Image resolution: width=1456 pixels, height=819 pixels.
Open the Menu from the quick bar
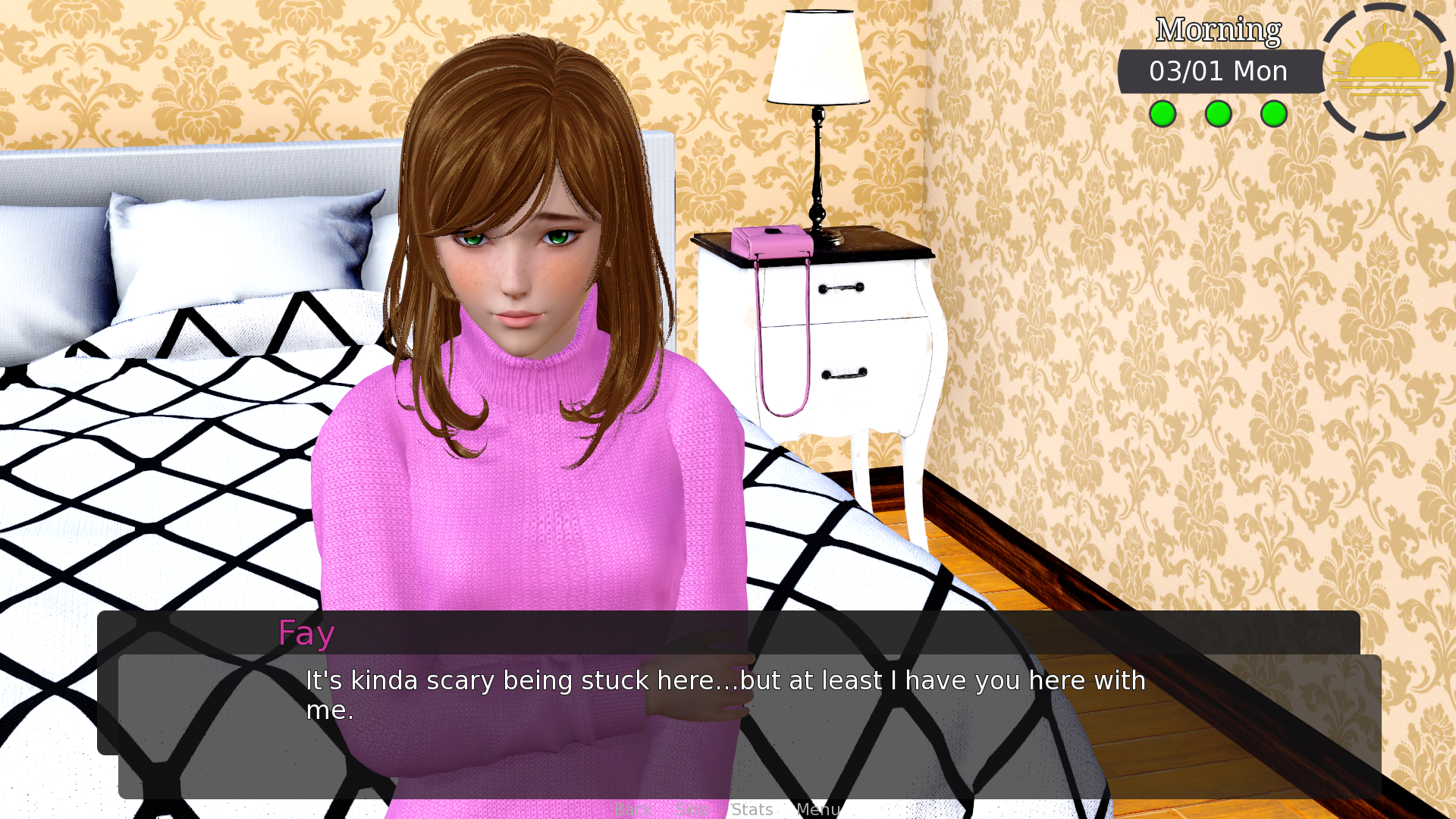point(819,809)
